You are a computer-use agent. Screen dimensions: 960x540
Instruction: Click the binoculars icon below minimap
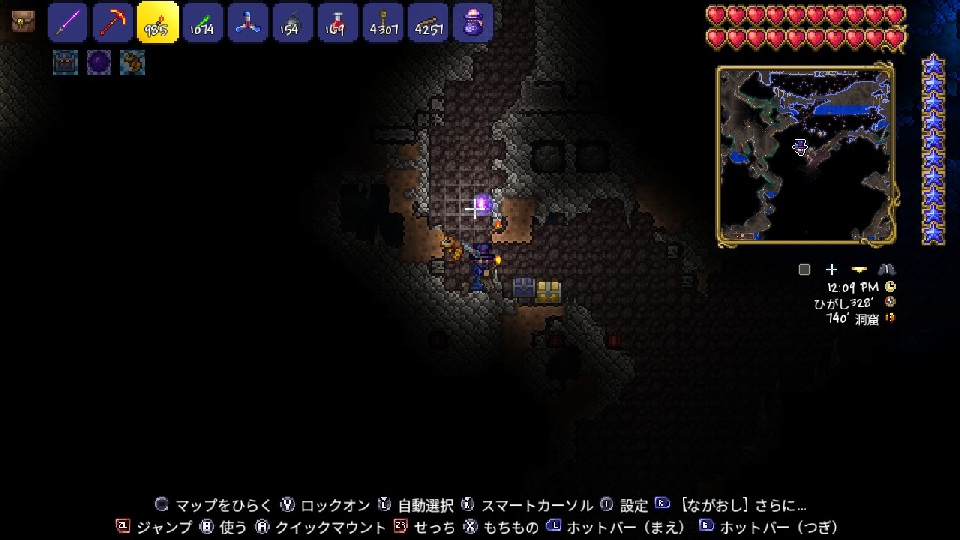point(887,270)
